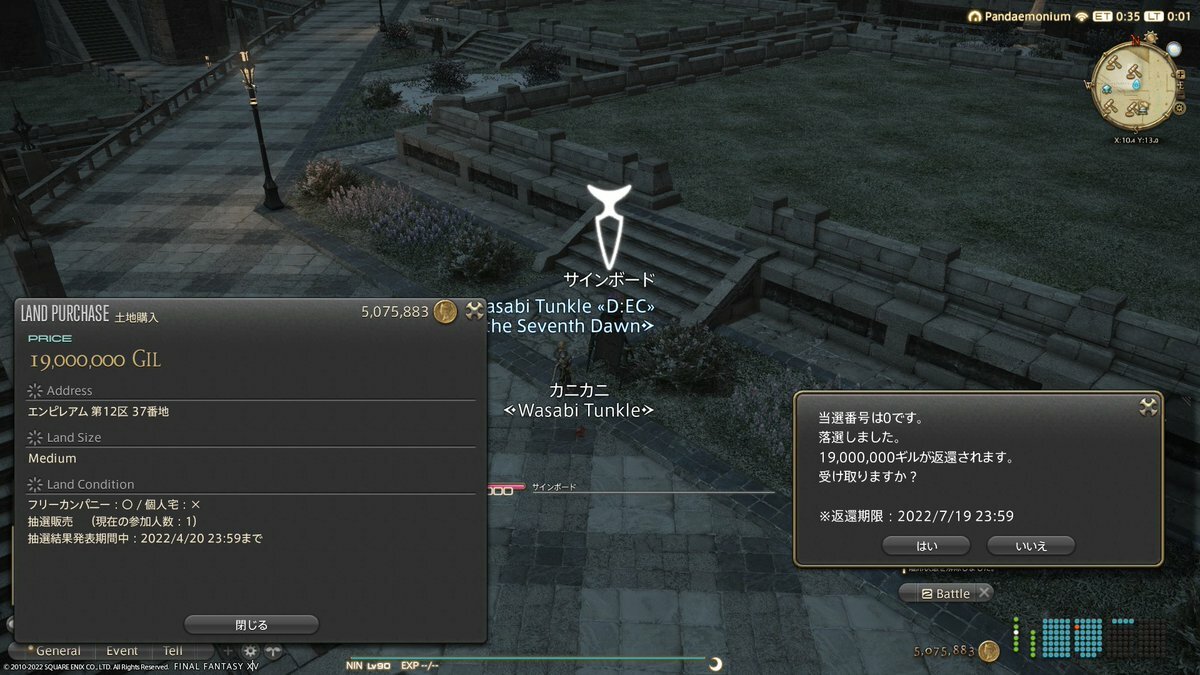Select the Tell chat tab
The height and width of the screenshot is (675, 1200).
pyautogui.click(x=173, y=650)
